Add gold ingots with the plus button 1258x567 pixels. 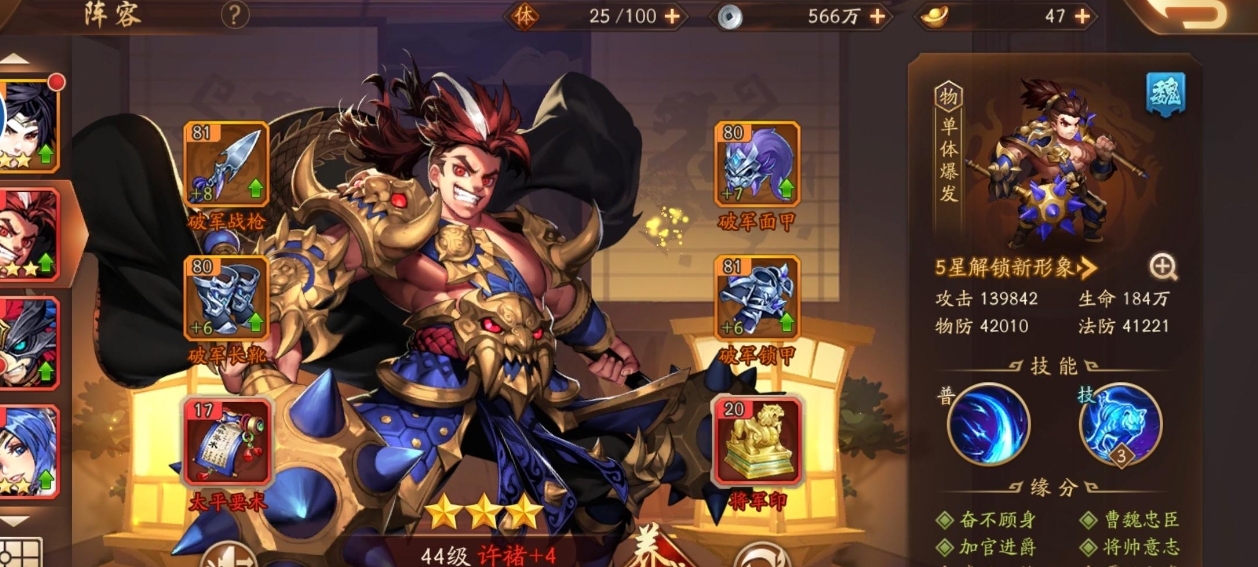click(x=1083, y=16)
